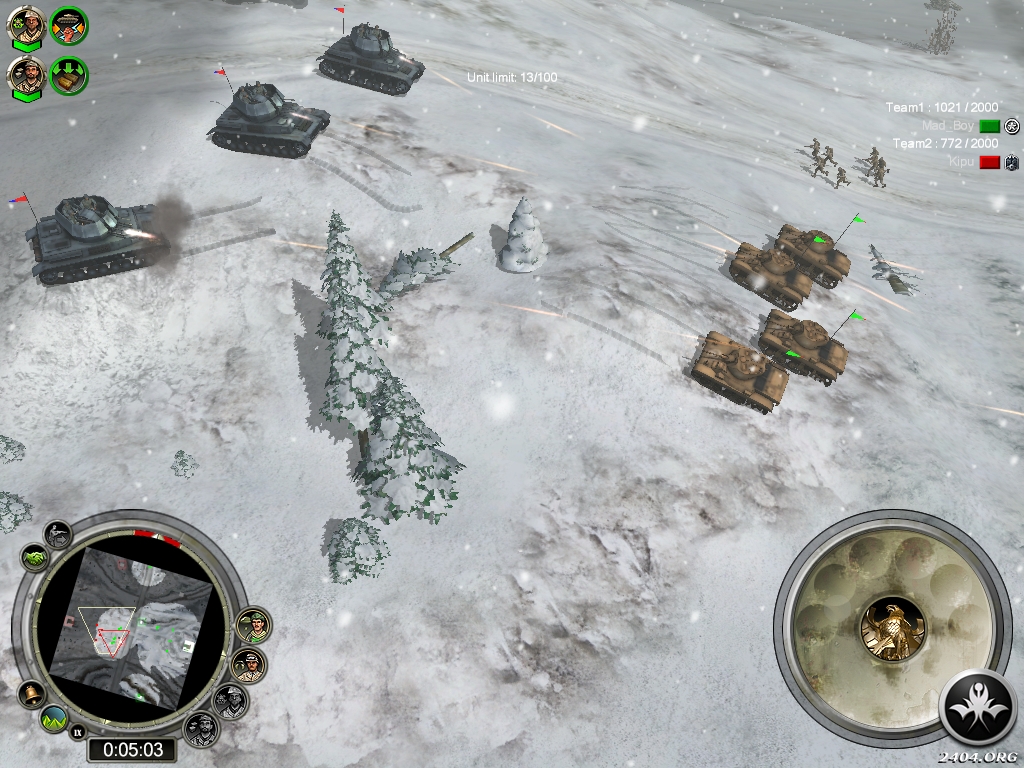Select the green Mad_Boy team color flag
The height and width of the screenshot is (768, 1024).
989,126
